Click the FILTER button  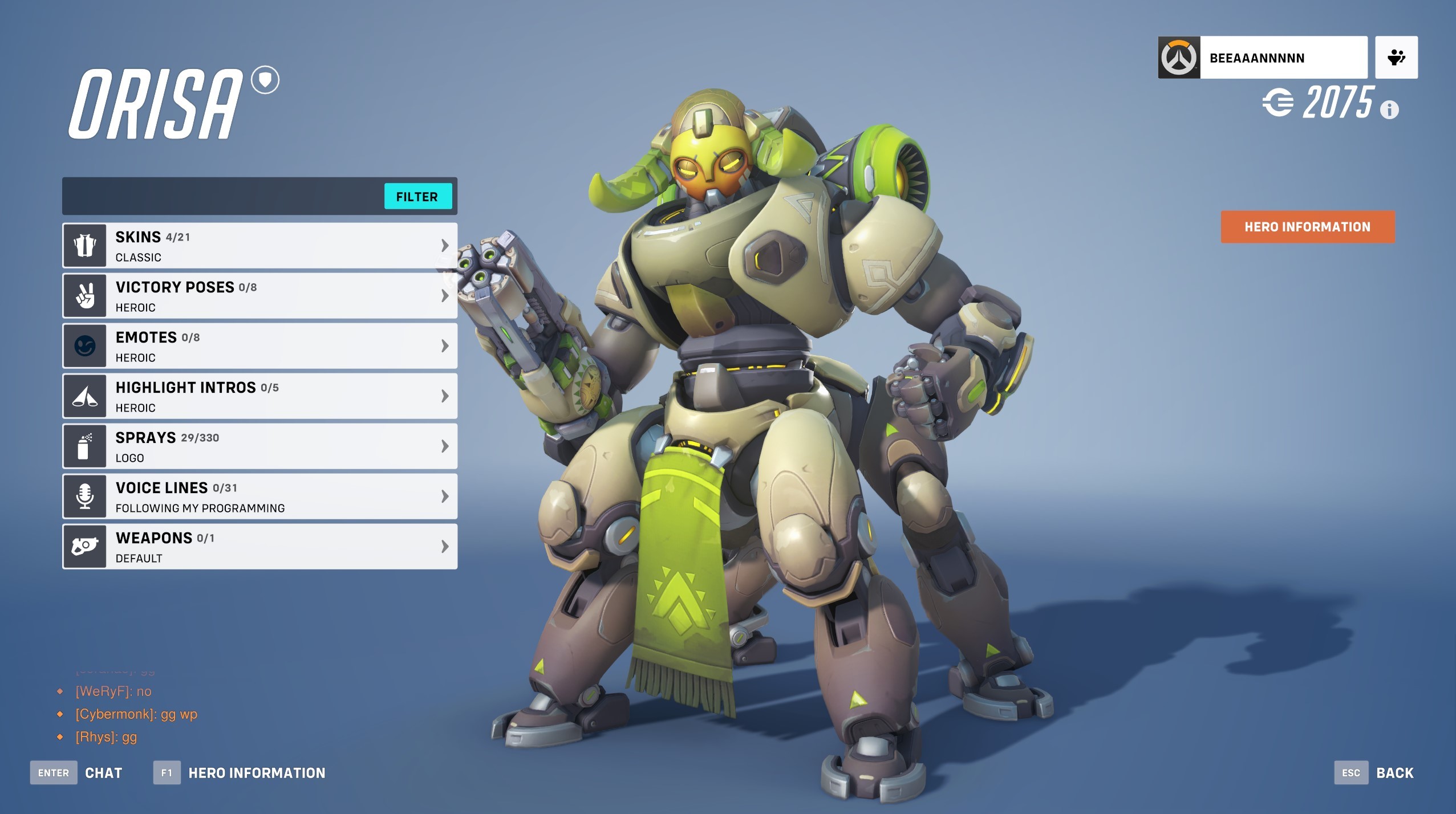[419, 197]
